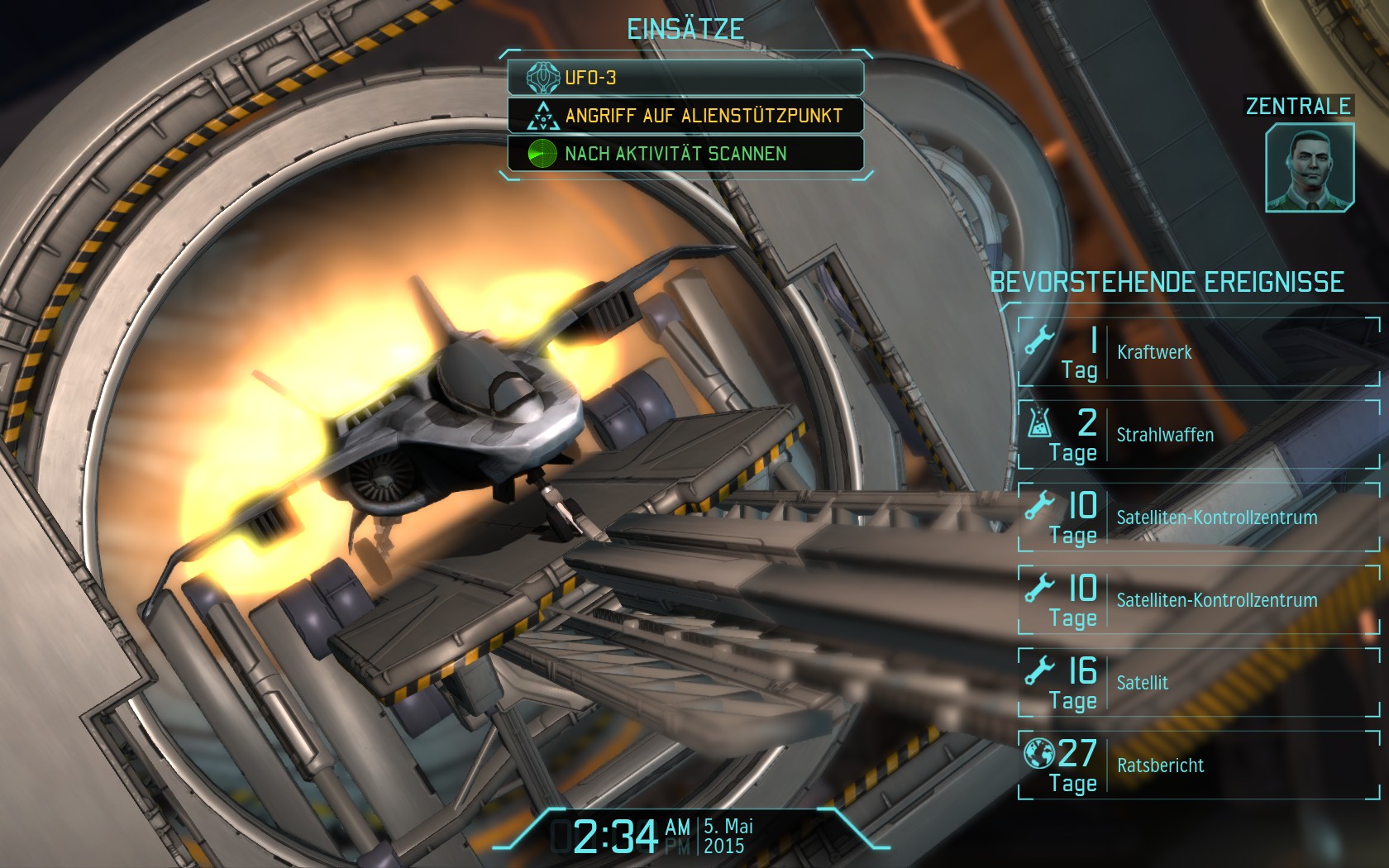Select the Satellit 16 Tage event
Screen dimensions: 1389x868
coord(1199,683)
